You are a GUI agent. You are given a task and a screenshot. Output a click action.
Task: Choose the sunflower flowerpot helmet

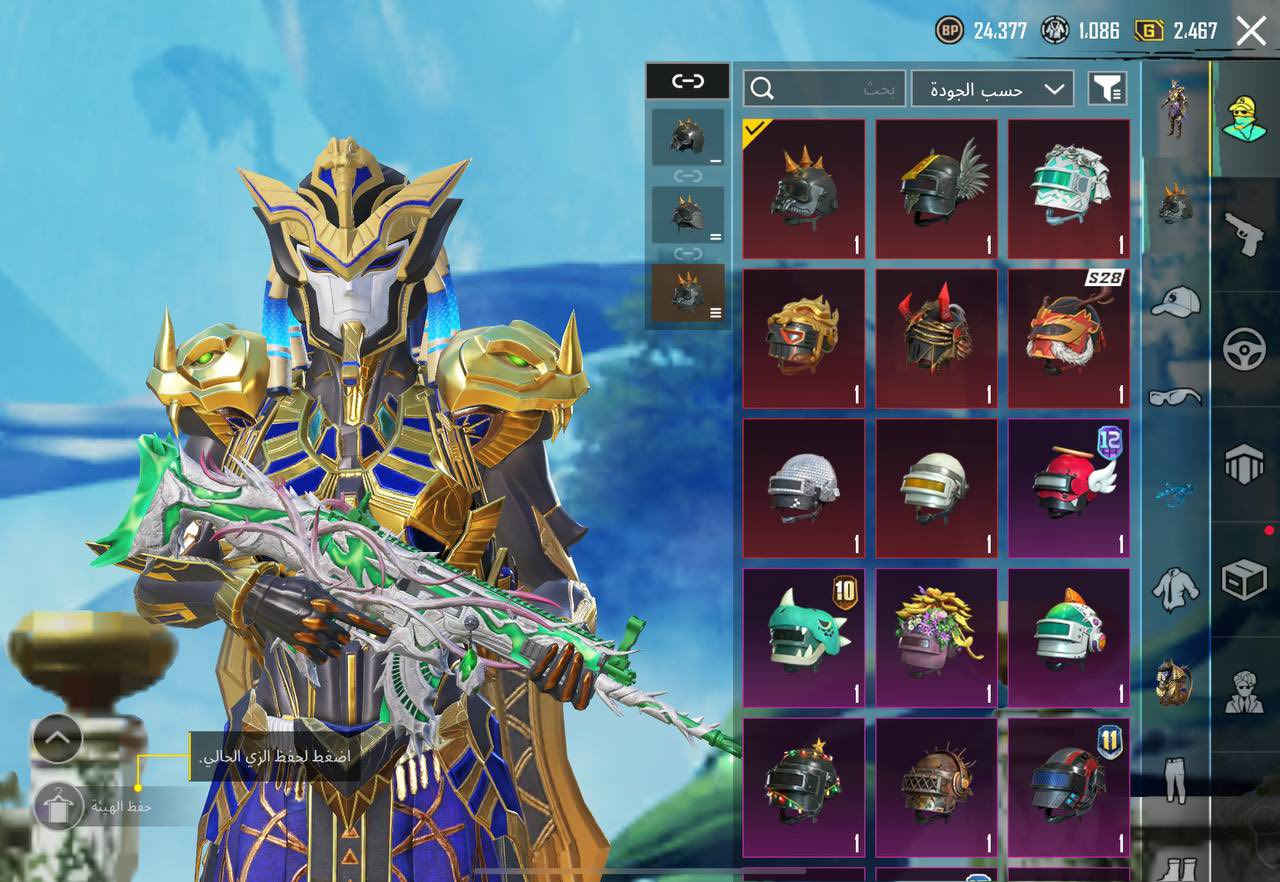click(x=937, y=638)
